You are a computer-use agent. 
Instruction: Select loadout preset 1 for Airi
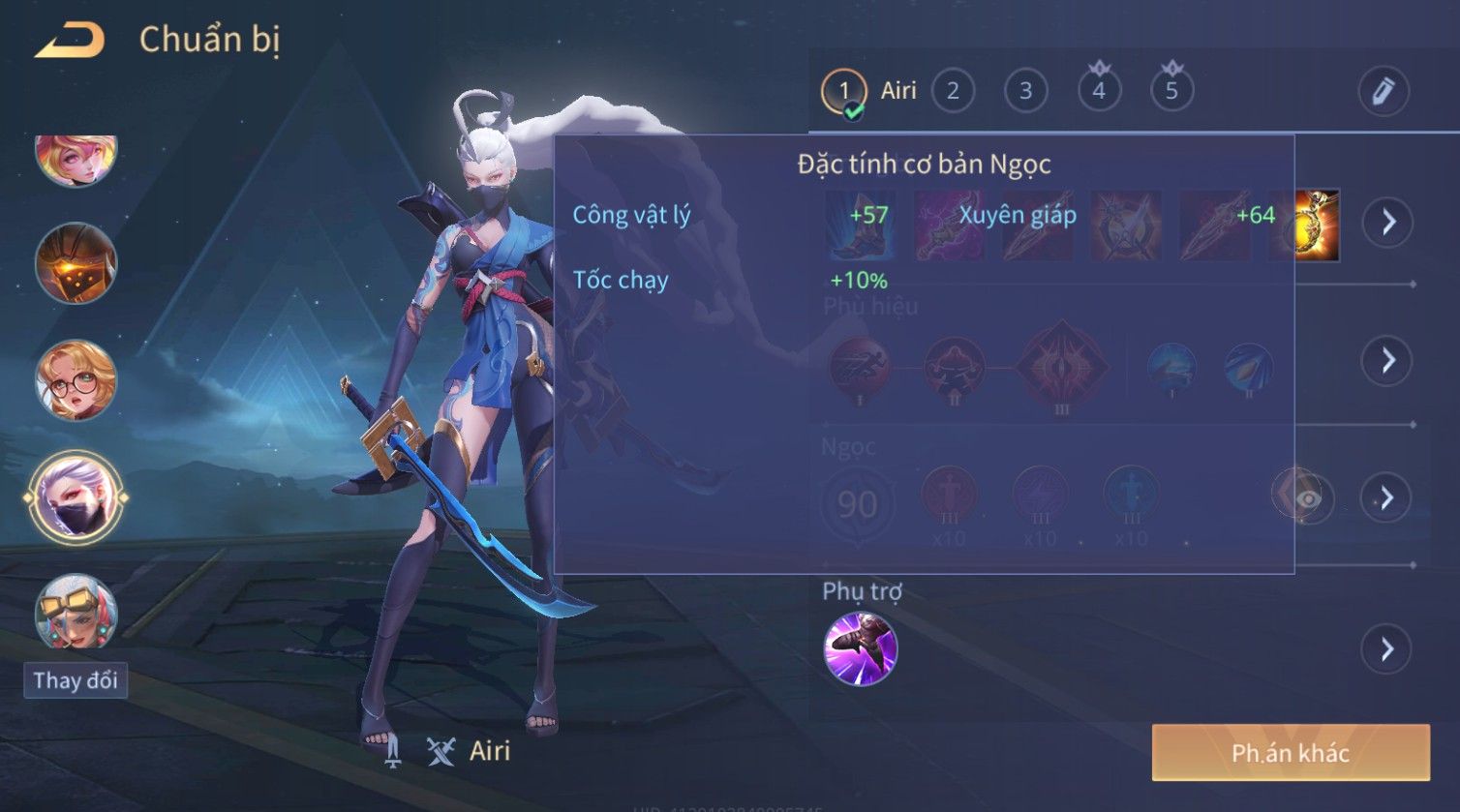coord(843,92)
